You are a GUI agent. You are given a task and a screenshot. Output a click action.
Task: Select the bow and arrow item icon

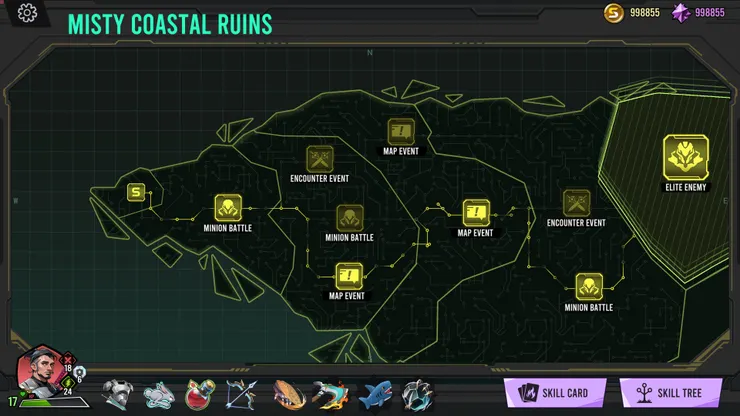coord(245,393)
